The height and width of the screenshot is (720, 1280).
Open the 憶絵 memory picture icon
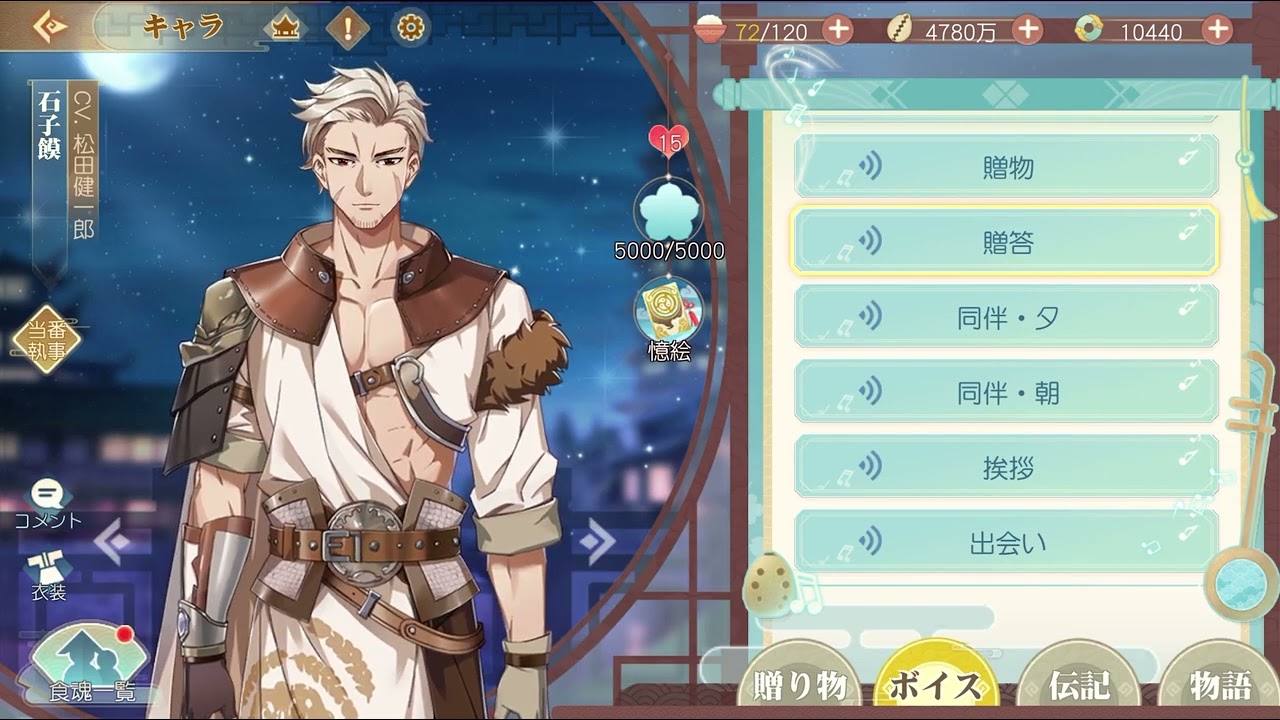pos(668,312)
